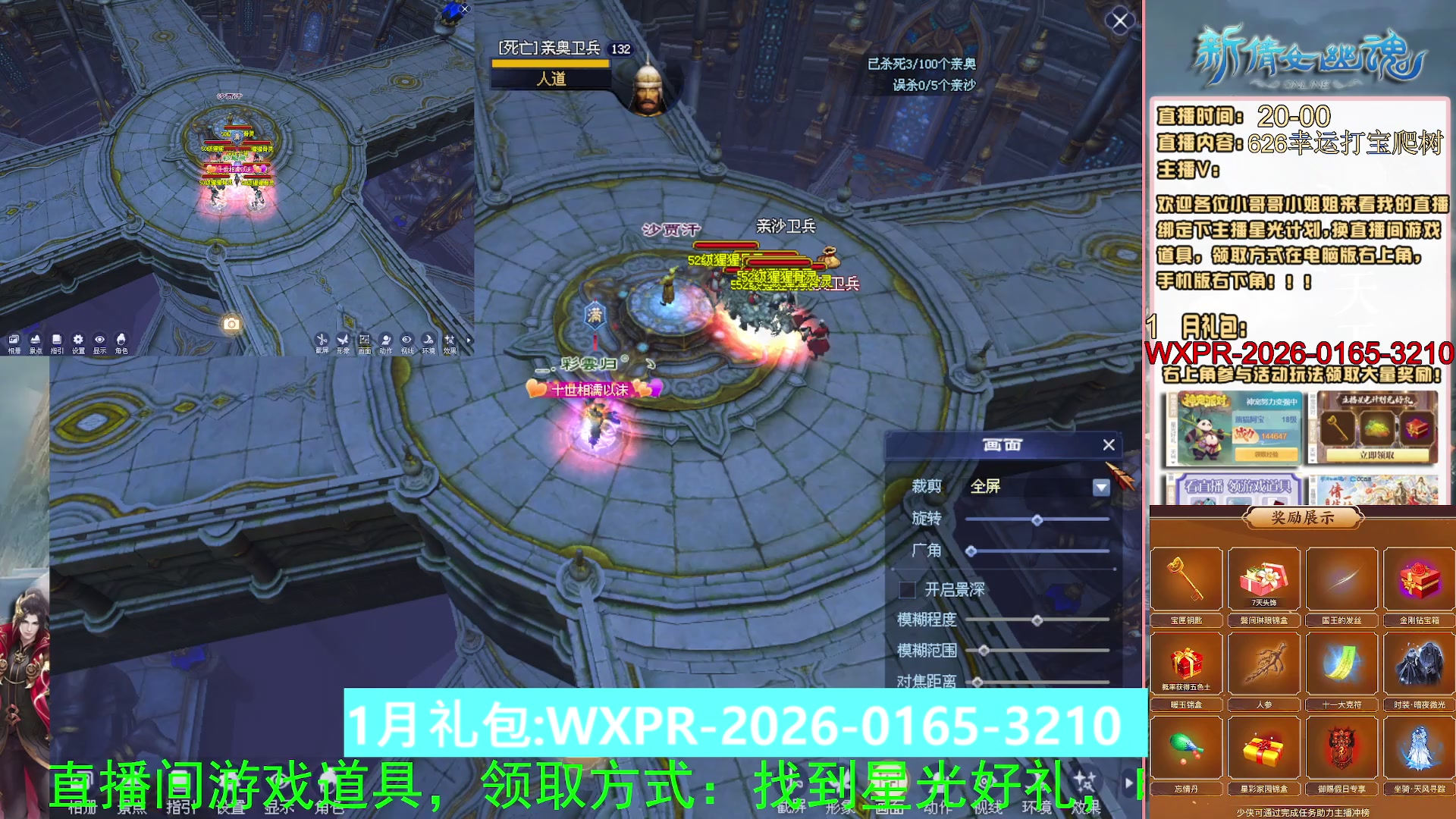Open 形象 appearance via the butterfly icon
Viewport: 1456px width, 819px height.
click(343, 340)
